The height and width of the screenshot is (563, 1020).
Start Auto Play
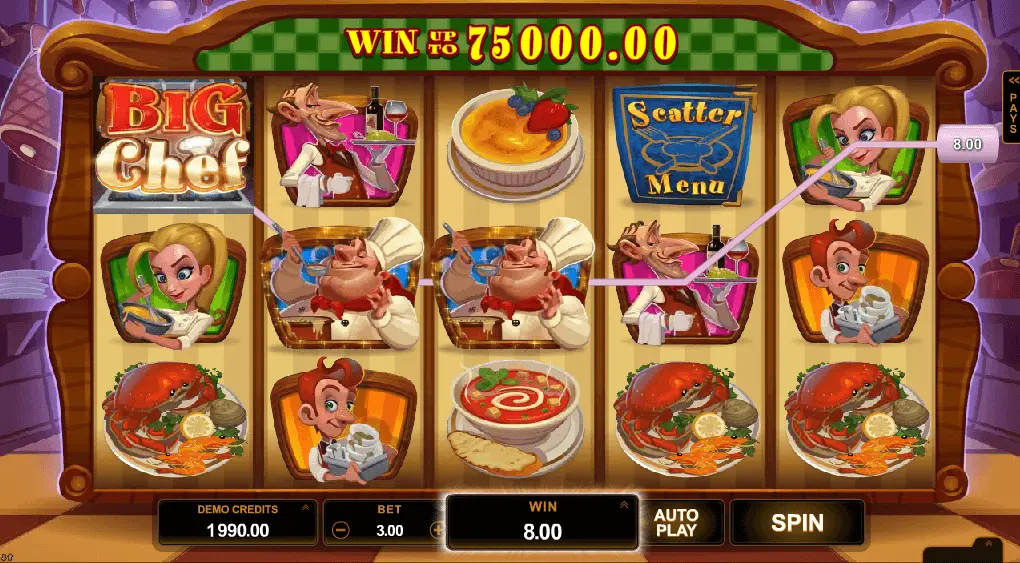[x=676, y=522]
